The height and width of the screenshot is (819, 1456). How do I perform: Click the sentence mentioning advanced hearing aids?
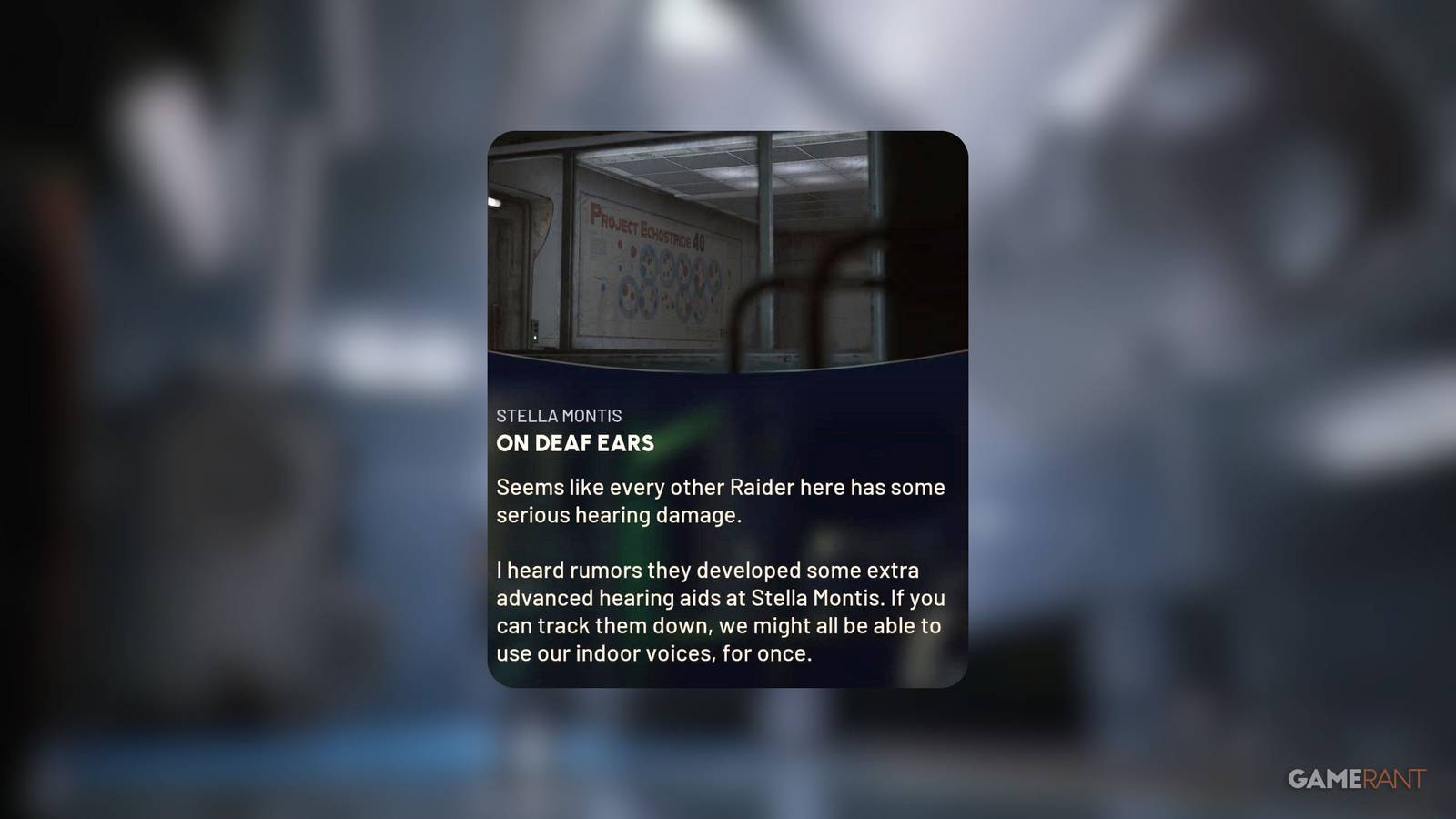[719, 598]
